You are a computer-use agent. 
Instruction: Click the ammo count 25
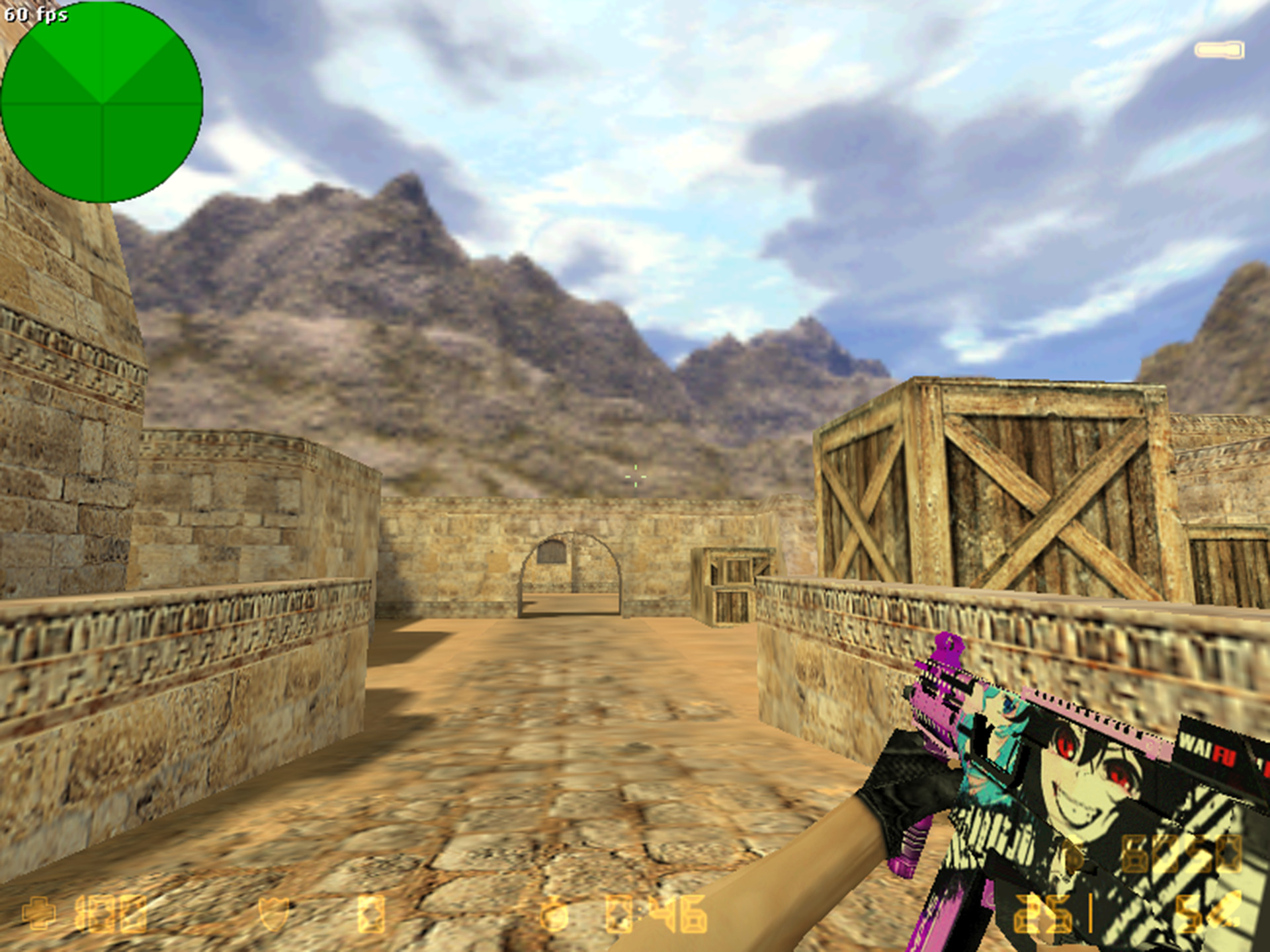(1042, 914)
